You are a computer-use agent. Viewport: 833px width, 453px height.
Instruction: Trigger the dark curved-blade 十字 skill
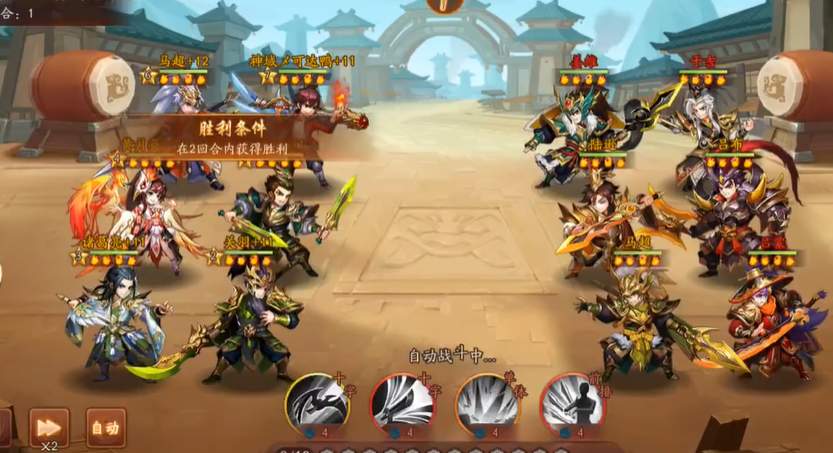point(316,405)
